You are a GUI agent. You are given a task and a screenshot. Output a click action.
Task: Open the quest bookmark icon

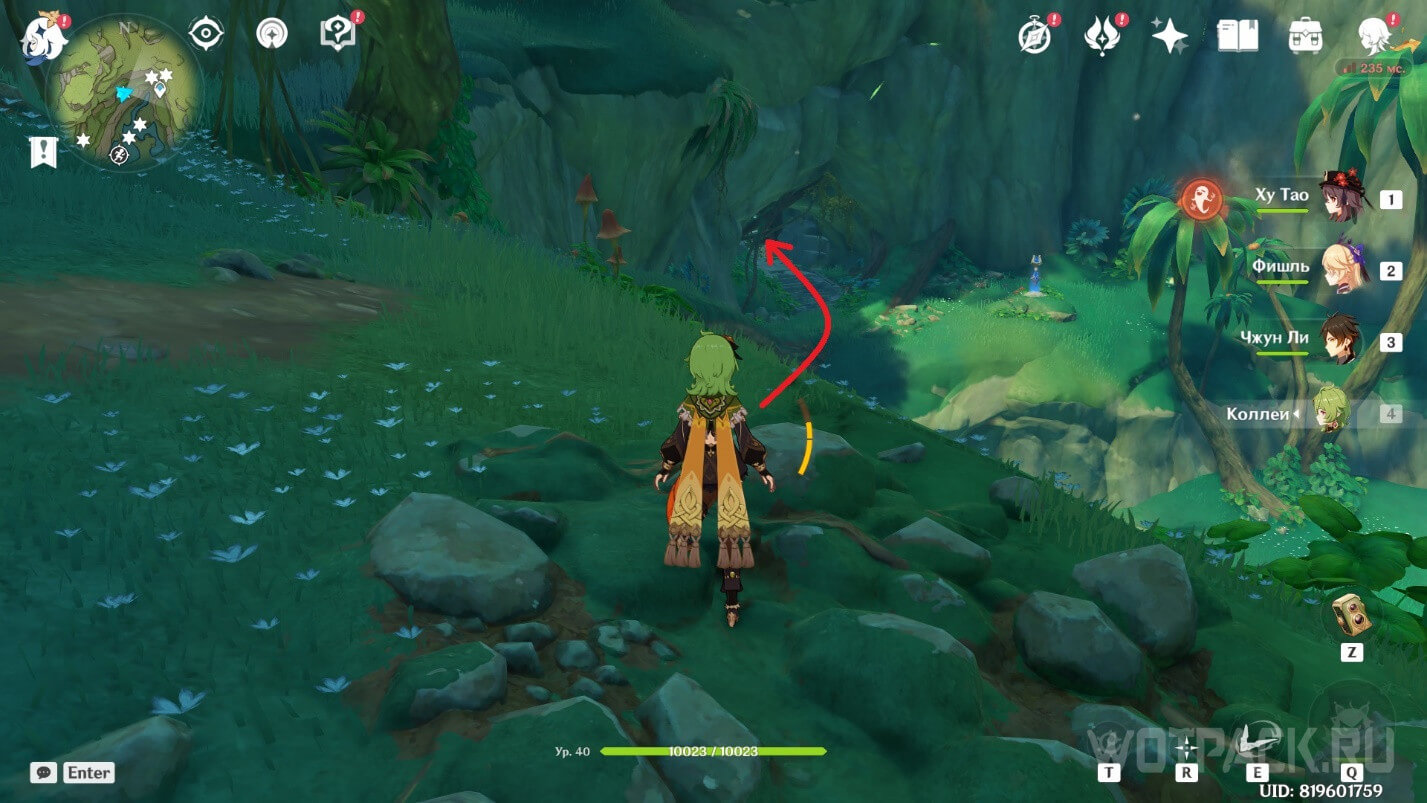click(x=43, y=152)
